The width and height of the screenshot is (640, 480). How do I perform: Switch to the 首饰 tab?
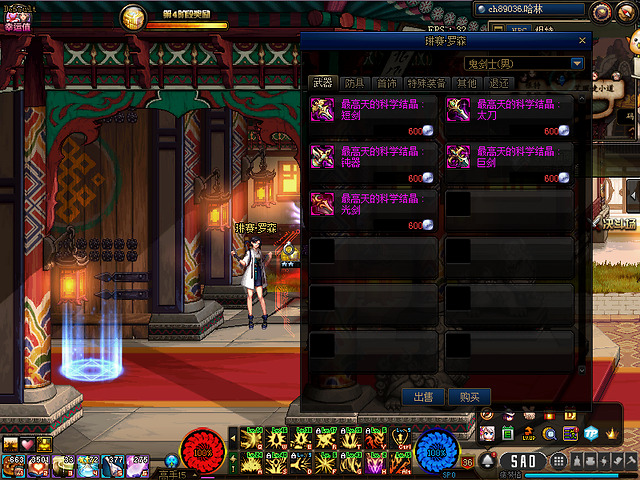tap(385, 83)
